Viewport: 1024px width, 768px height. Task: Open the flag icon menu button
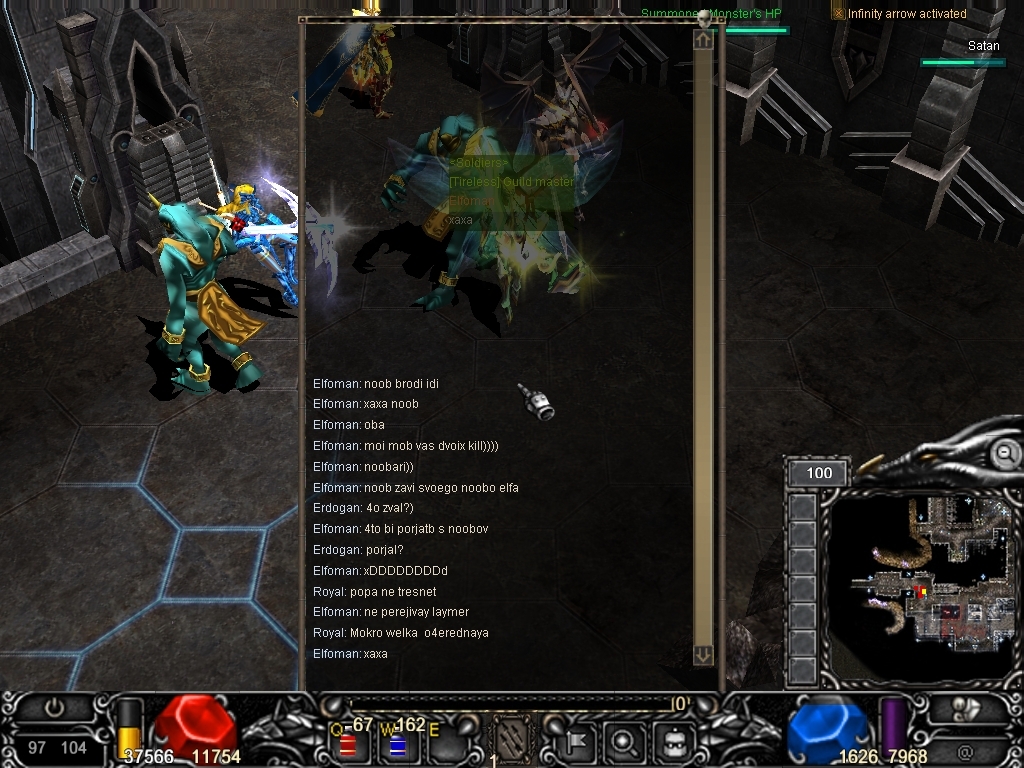point(576,743)
